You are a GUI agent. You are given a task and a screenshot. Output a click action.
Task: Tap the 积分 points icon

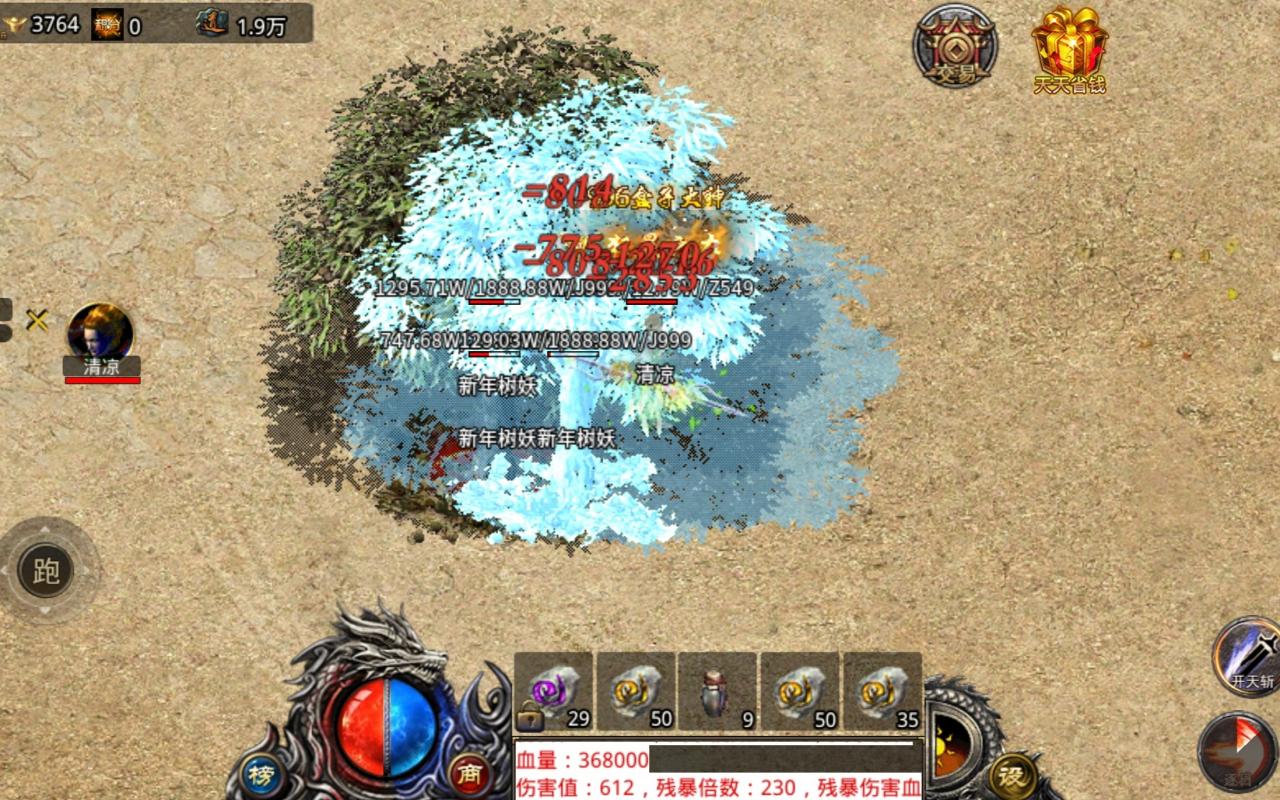point(107,24)
